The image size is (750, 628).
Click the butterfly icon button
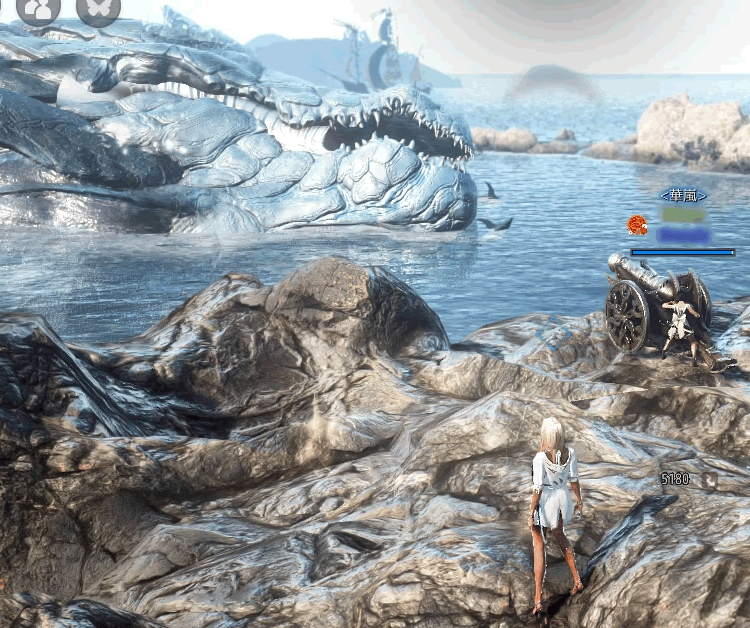point(98,9)
